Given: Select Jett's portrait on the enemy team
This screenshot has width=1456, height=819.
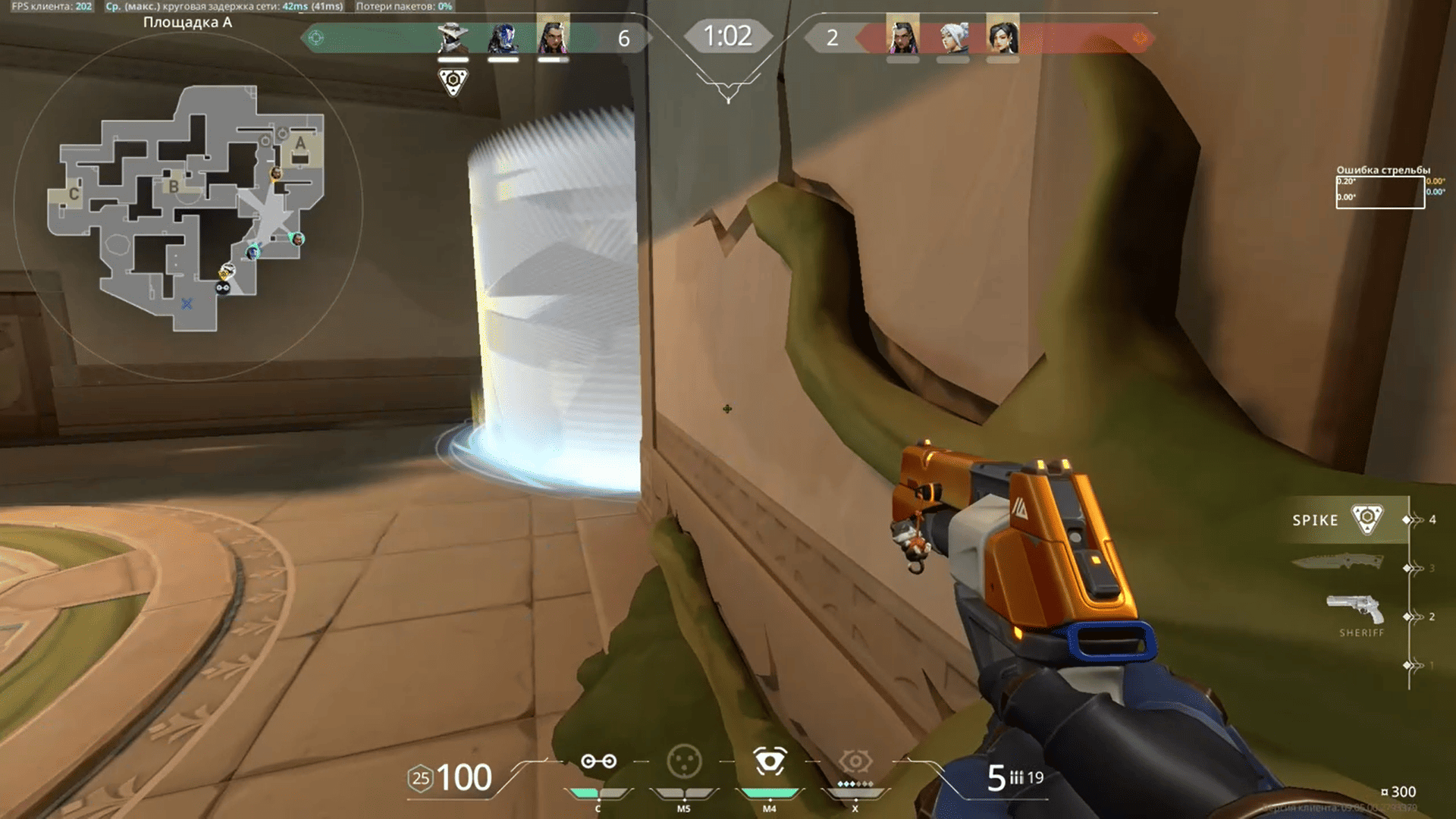Looking at the screenshot, I should (x=952, y=37).
